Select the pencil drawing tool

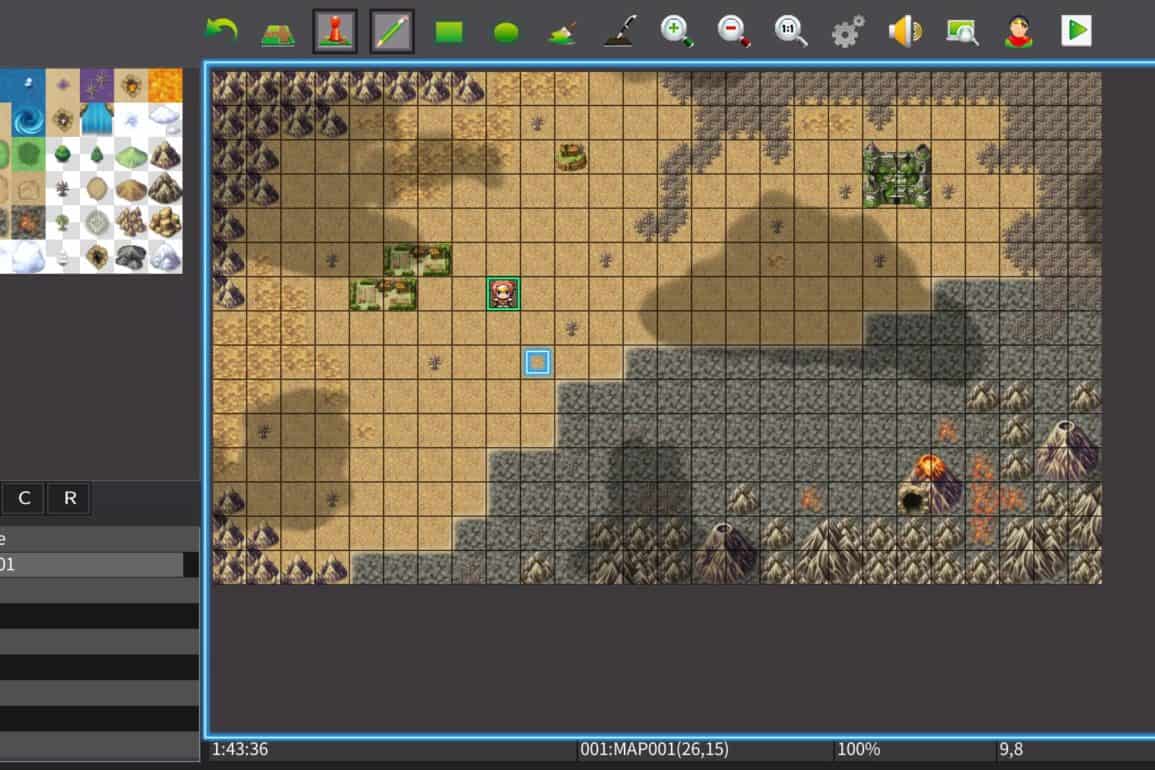392,32
